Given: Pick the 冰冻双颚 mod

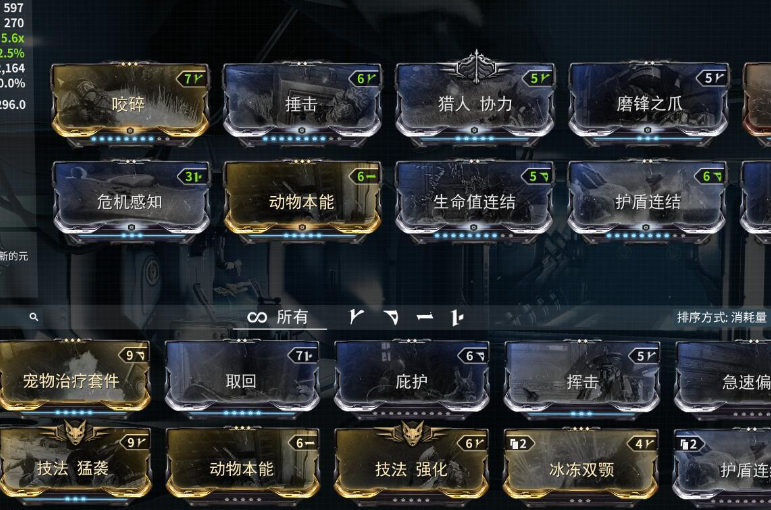Looking at the screenshot, I should pos(582,468).
